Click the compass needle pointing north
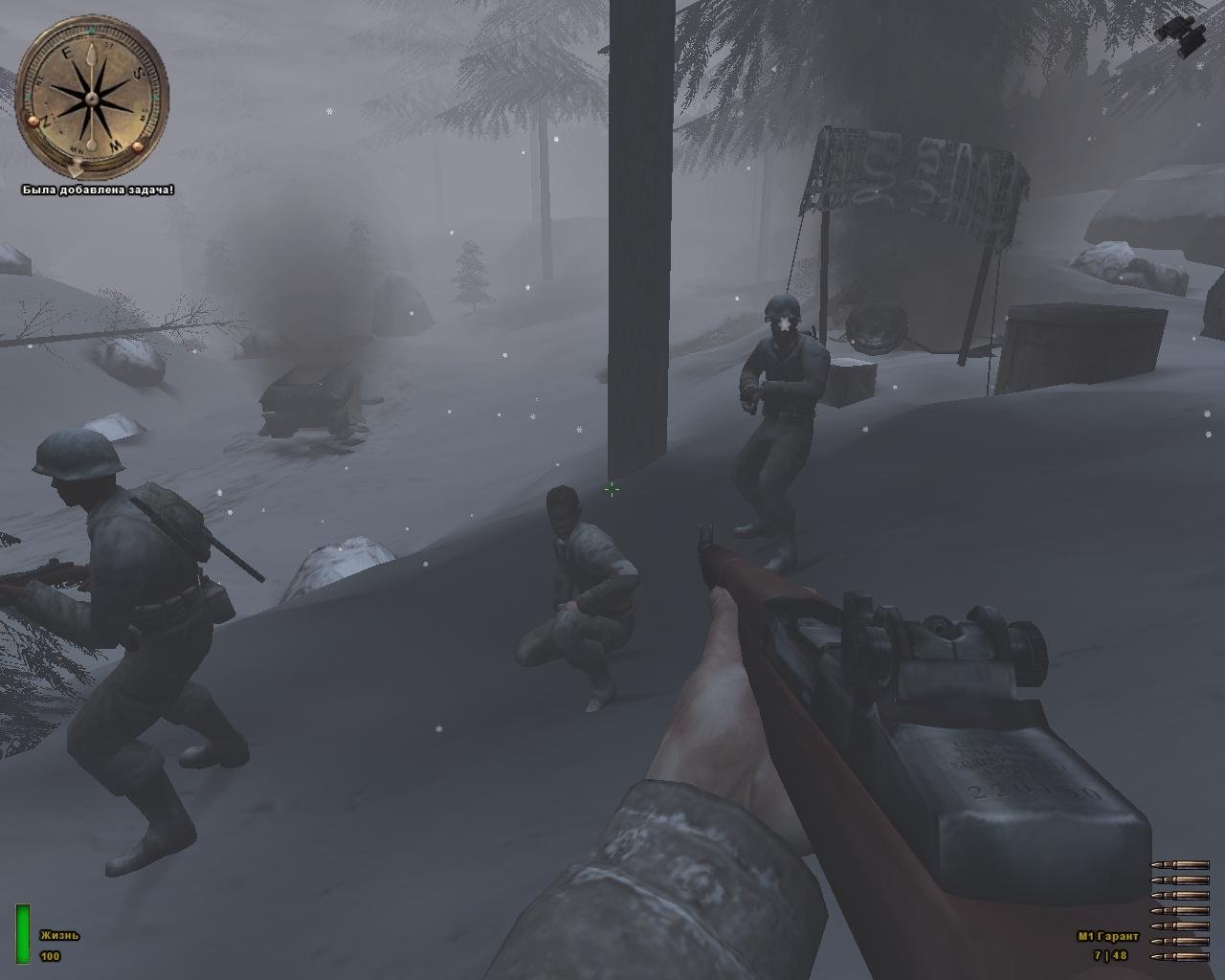Image resolution: width=1225 pixels, height=980 pixels. (x=92, y=55)
